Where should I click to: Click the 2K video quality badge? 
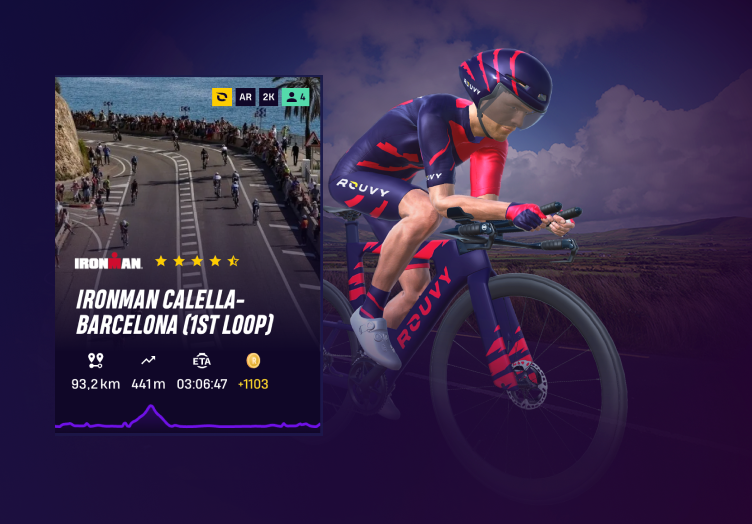(x=268, y=97)
